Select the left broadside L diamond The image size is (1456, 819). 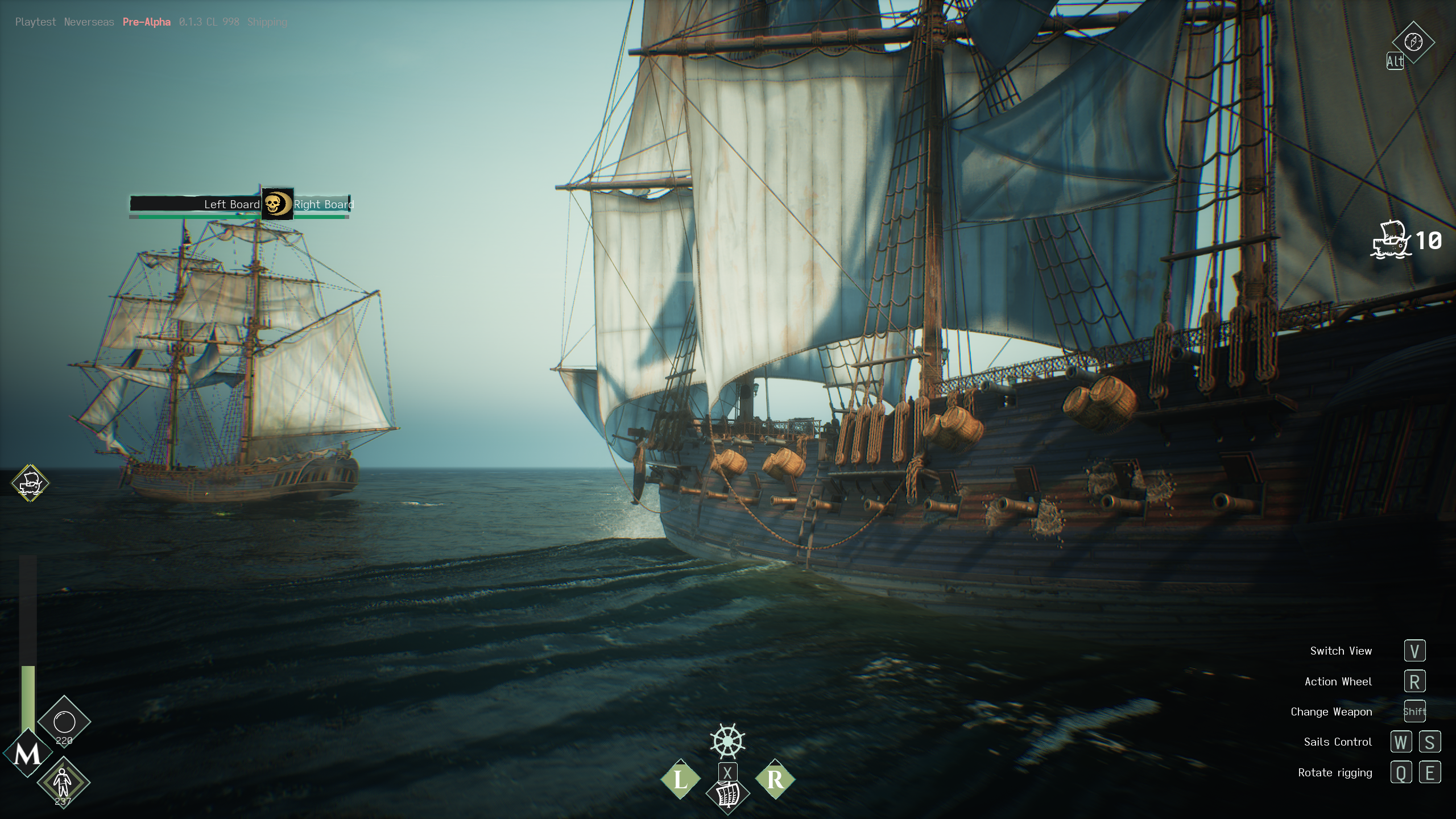[x=680, y=779]
